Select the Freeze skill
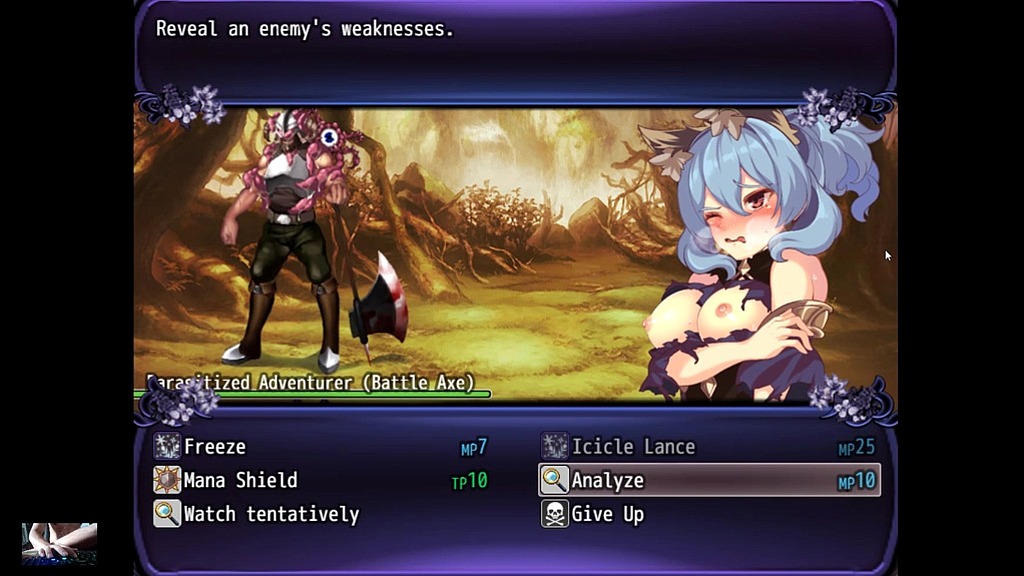1024x576 pixels. pyautogui.click(x=215, y=447)
